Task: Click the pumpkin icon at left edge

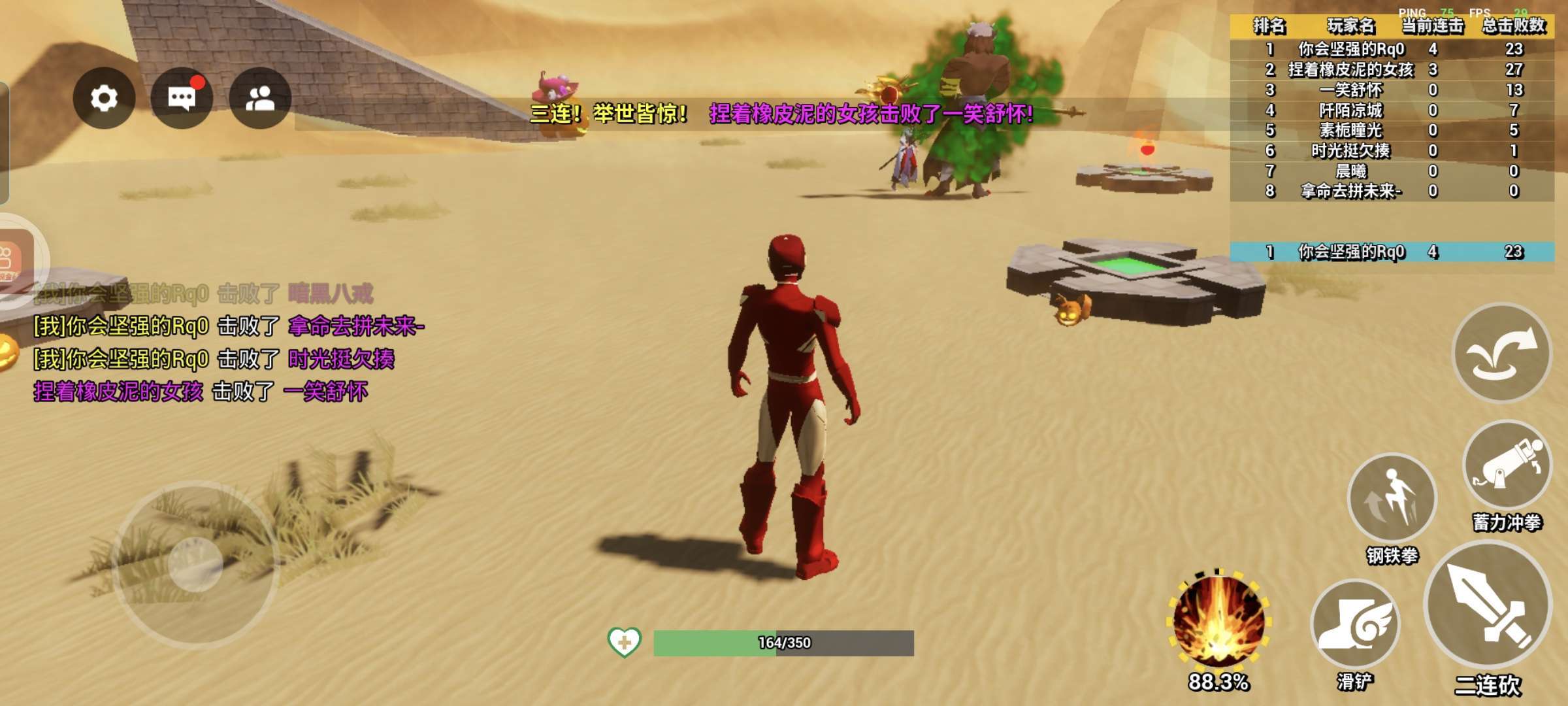Action: pos(8,353)
